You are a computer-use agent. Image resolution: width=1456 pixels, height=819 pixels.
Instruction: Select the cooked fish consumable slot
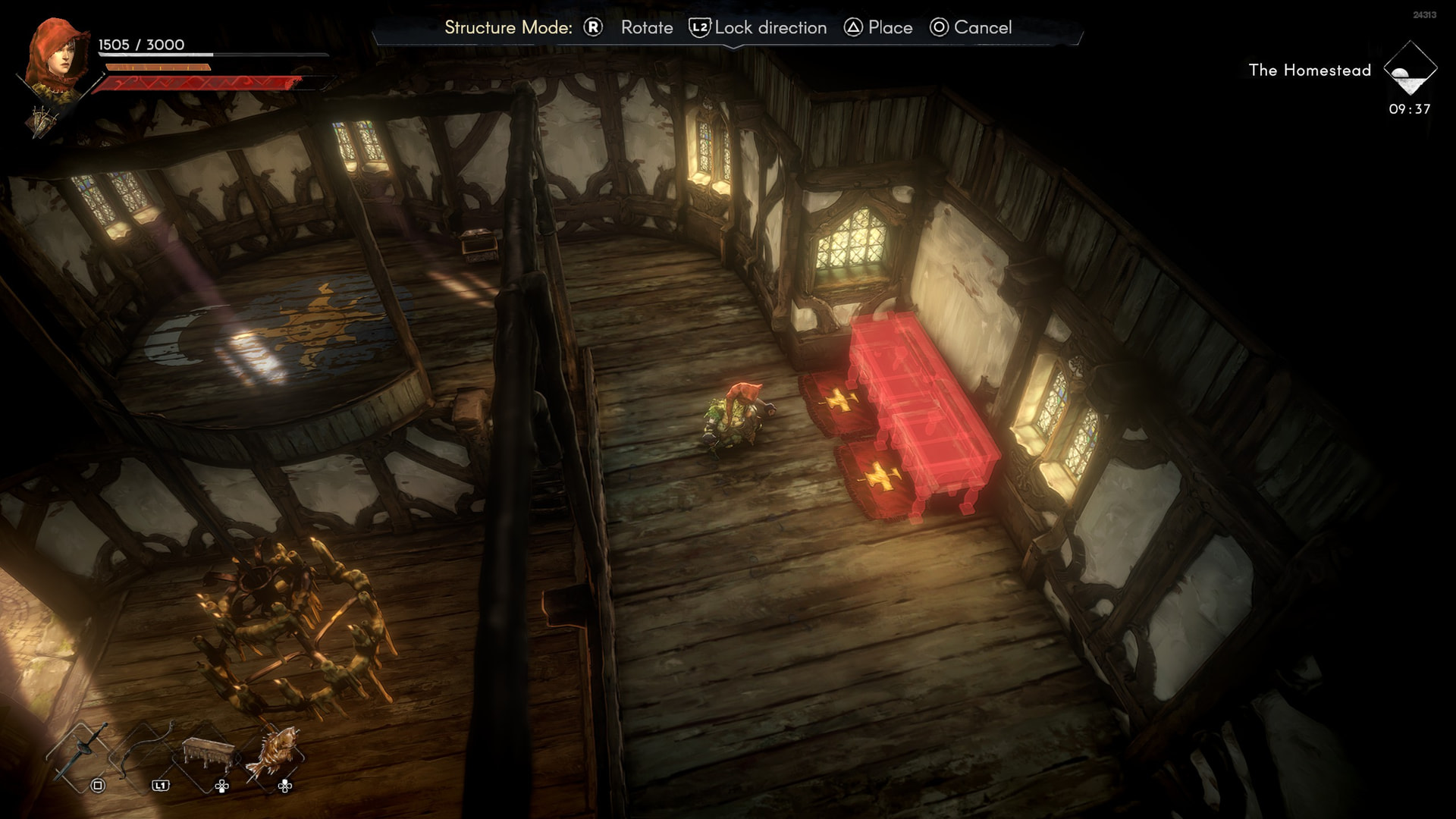273,752
